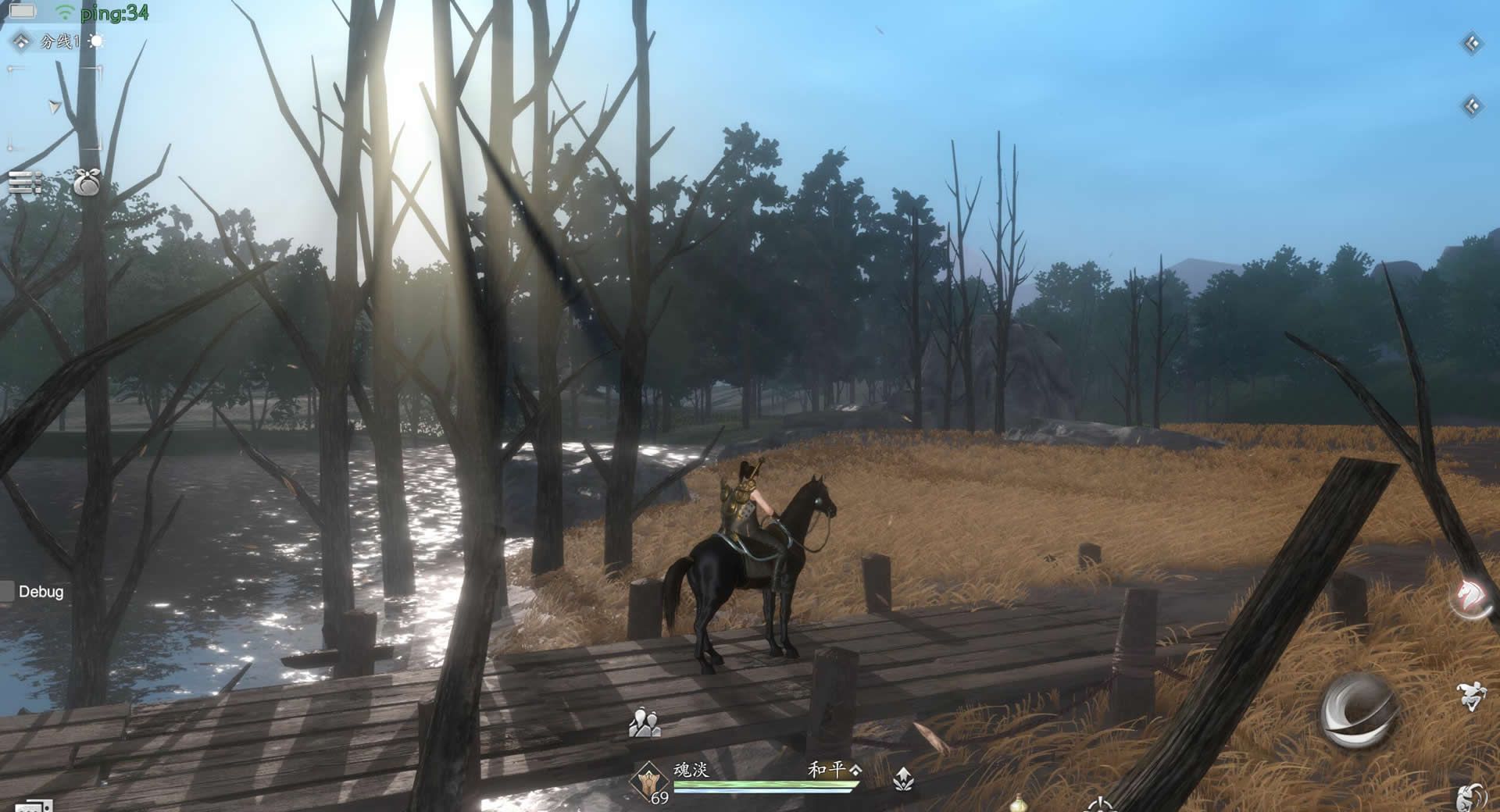This screenshot has width=1500, height=812.
Task: Open the task list icon
Action: 25,183
